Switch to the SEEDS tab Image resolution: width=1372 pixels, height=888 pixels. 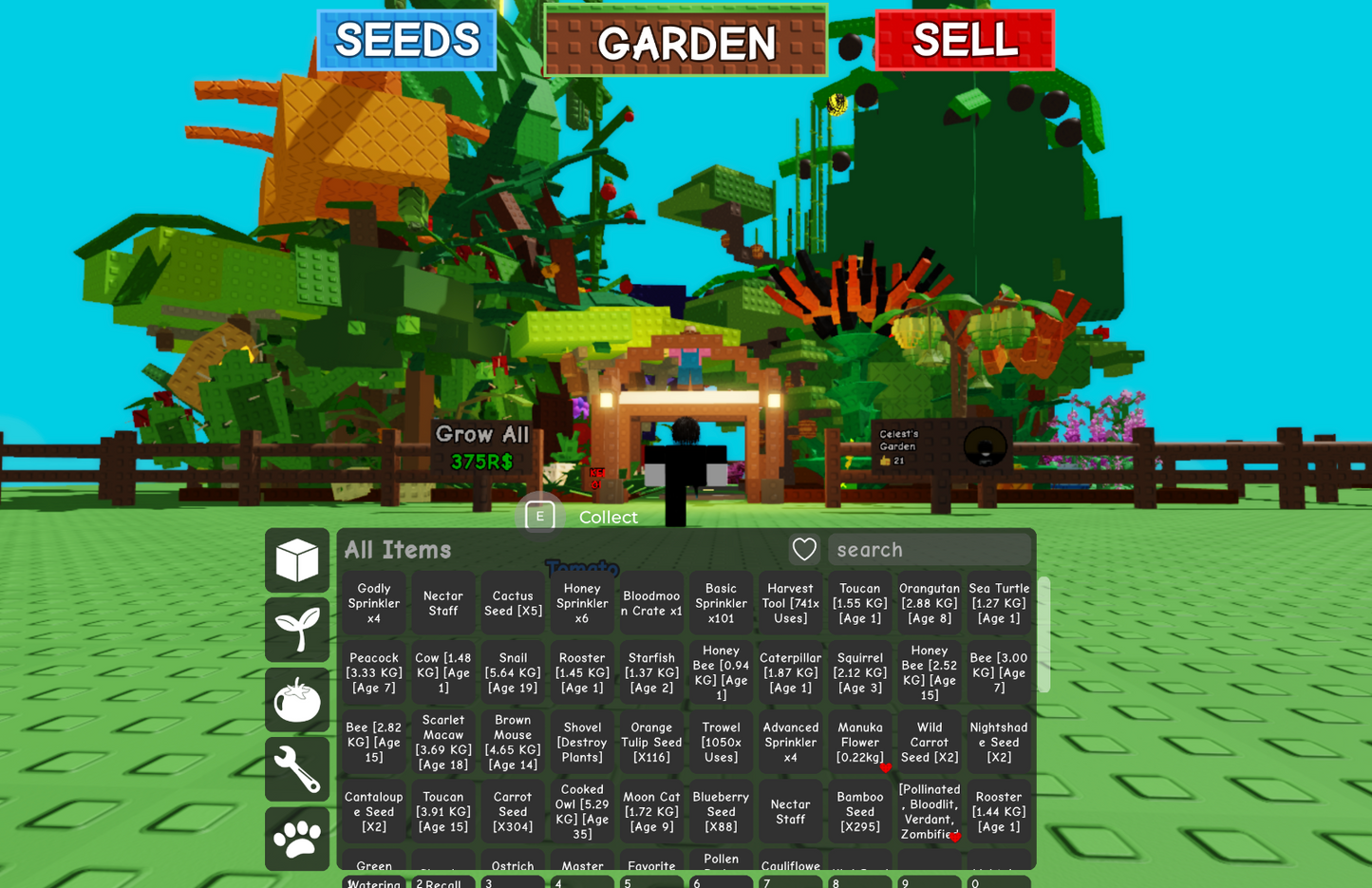pyautogui.click(x=406, y=40)
